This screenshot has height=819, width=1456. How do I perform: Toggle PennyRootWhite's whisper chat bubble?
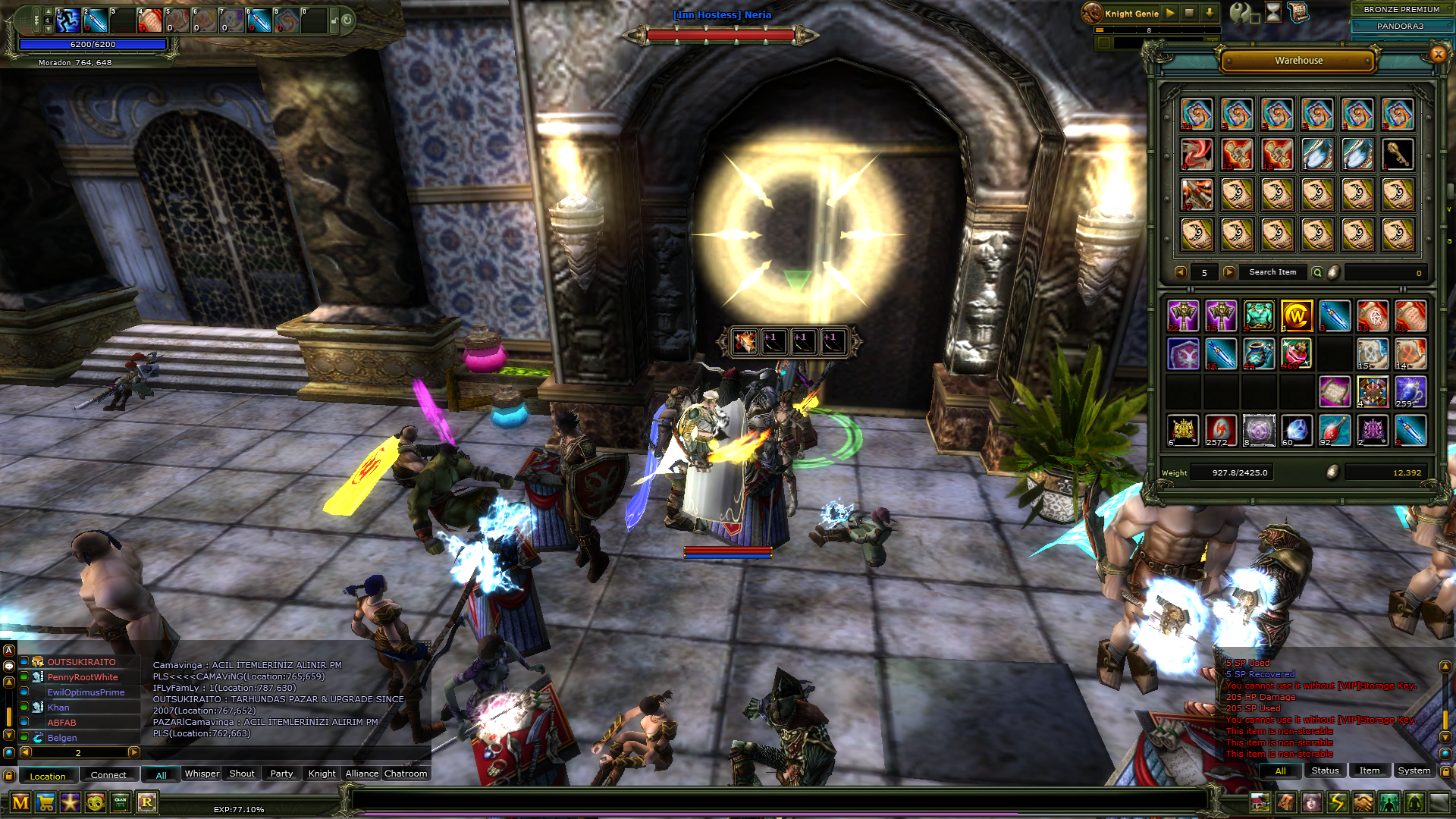tap(24, 676)
